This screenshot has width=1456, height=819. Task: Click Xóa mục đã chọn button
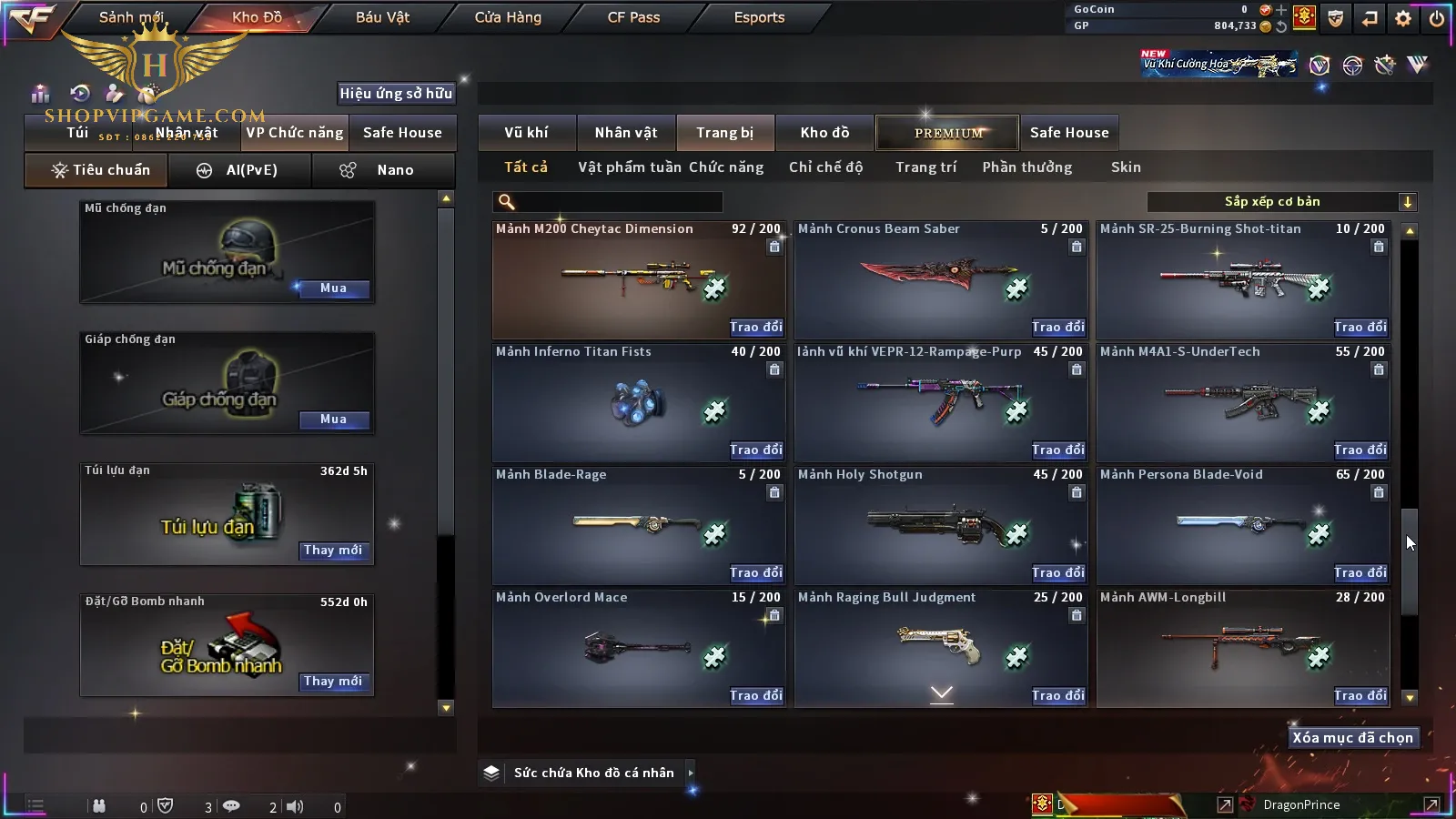point(1352,738)
